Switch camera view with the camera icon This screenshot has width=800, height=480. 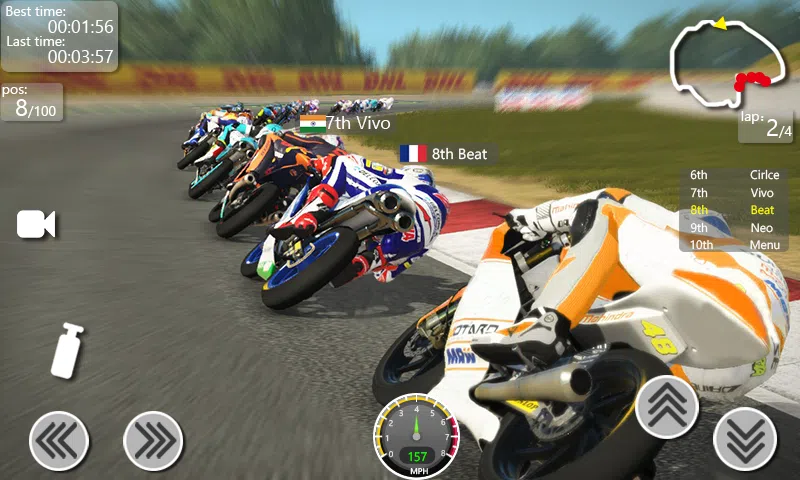click(36, 225)
